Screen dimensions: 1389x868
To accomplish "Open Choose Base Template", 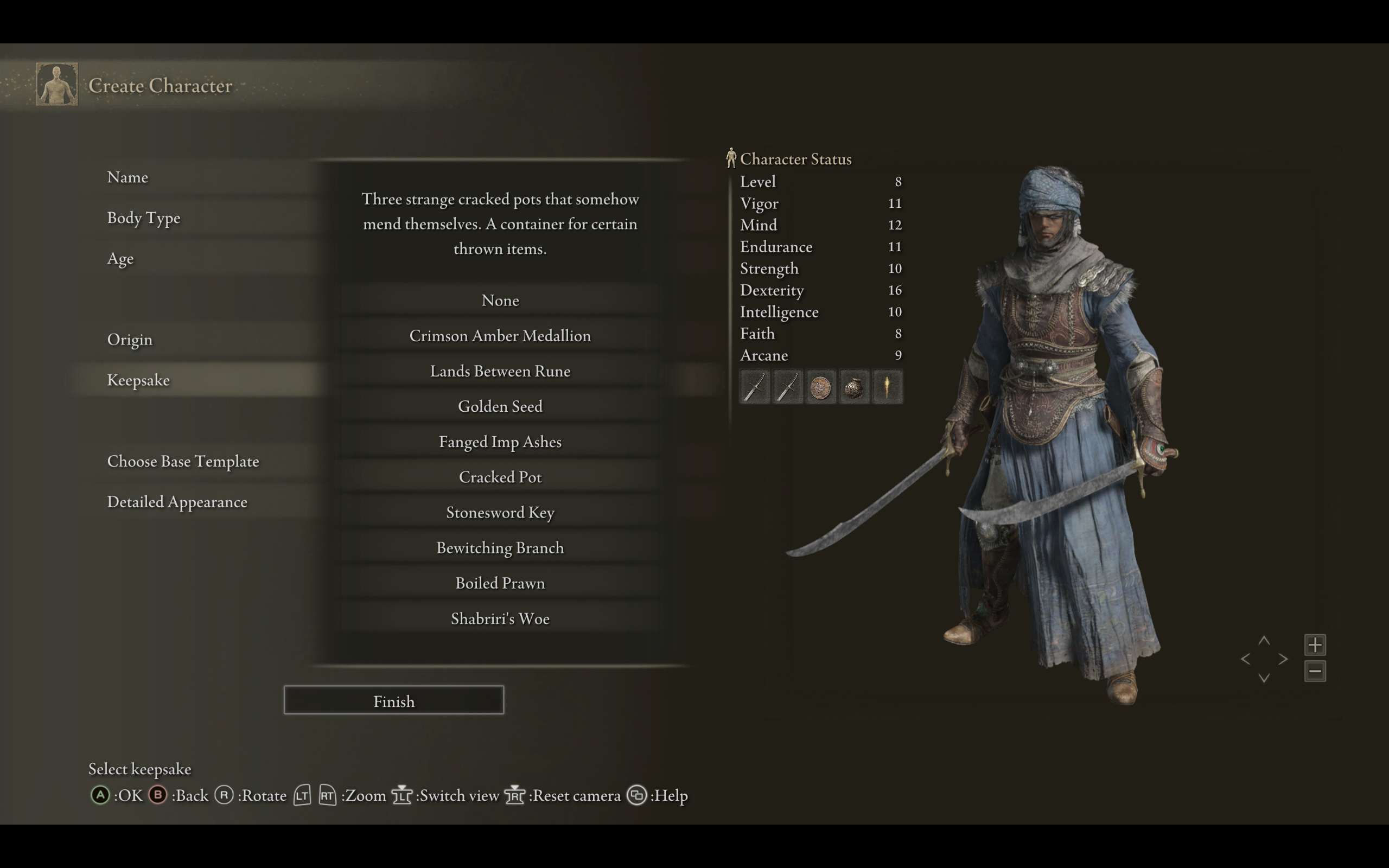I will 183,462.
